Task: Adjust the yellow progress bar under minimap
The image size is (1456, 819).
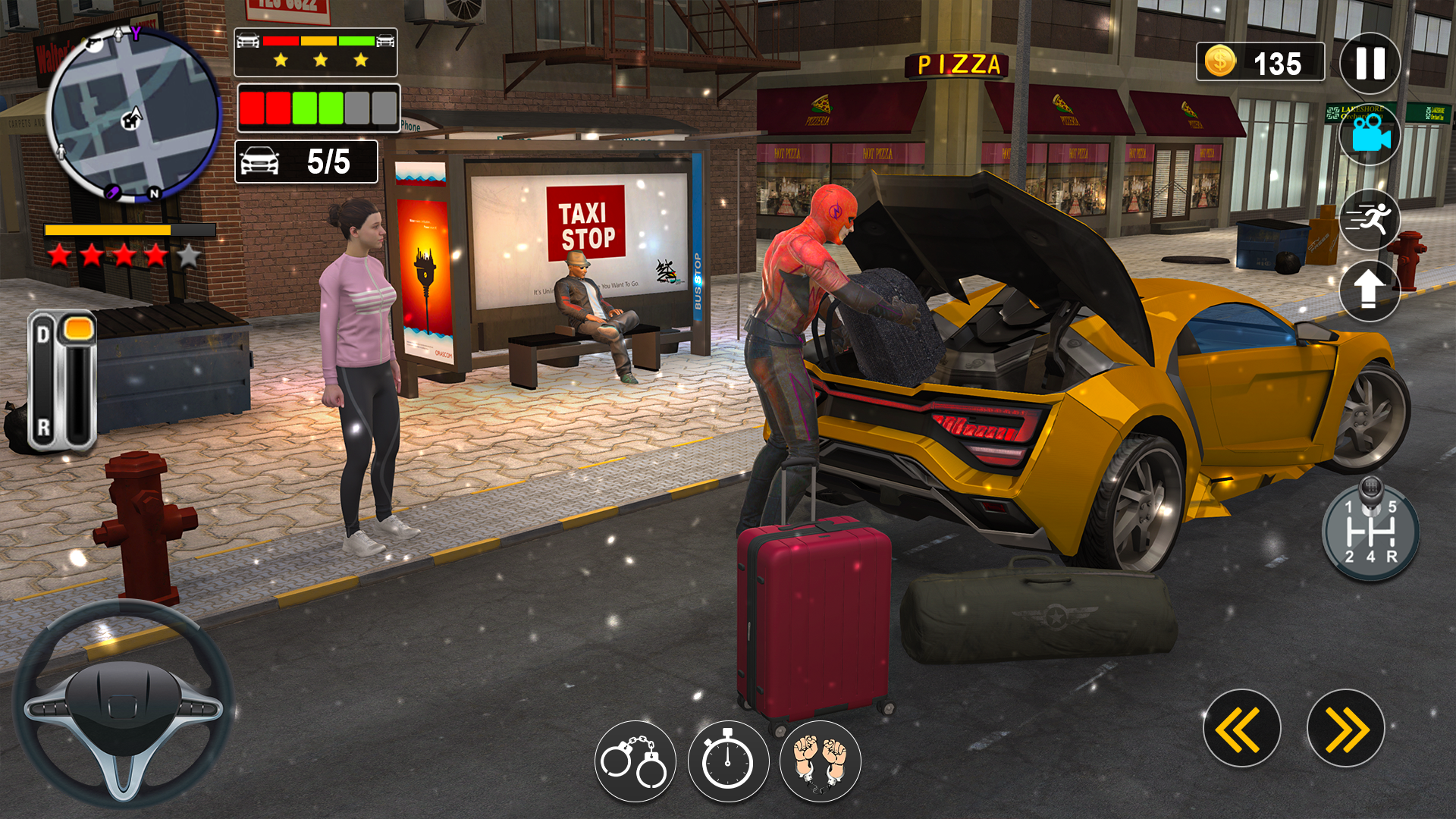Action: click(x=118, y=227)
